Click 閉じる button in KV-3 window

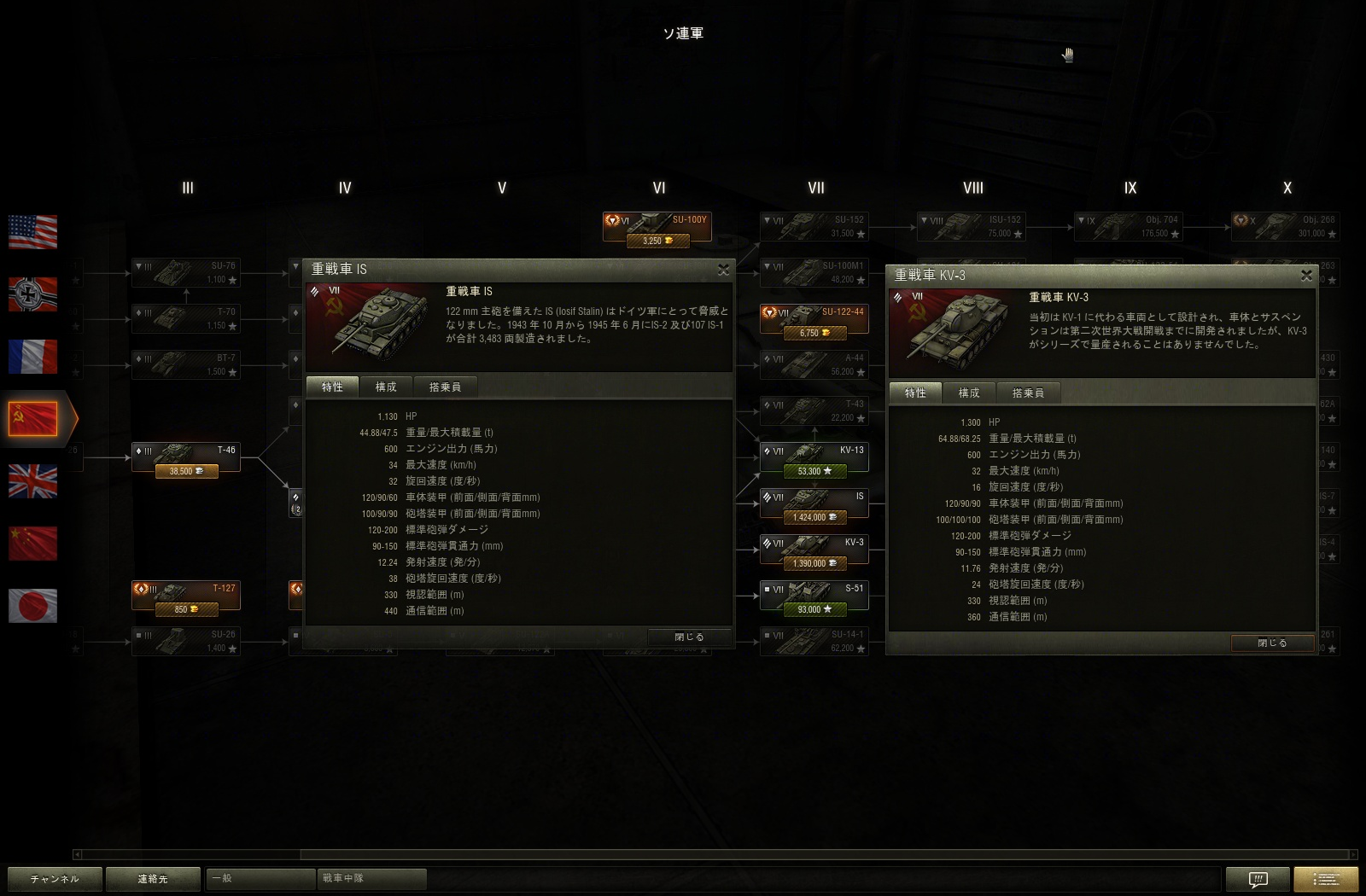pos(1272,643)
